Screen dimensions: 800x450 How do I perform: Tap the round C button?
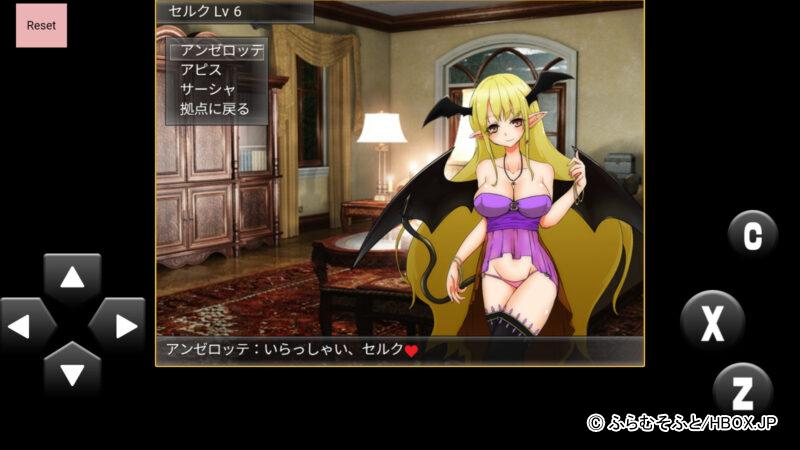pyautogui.click(x=752, y=234)
